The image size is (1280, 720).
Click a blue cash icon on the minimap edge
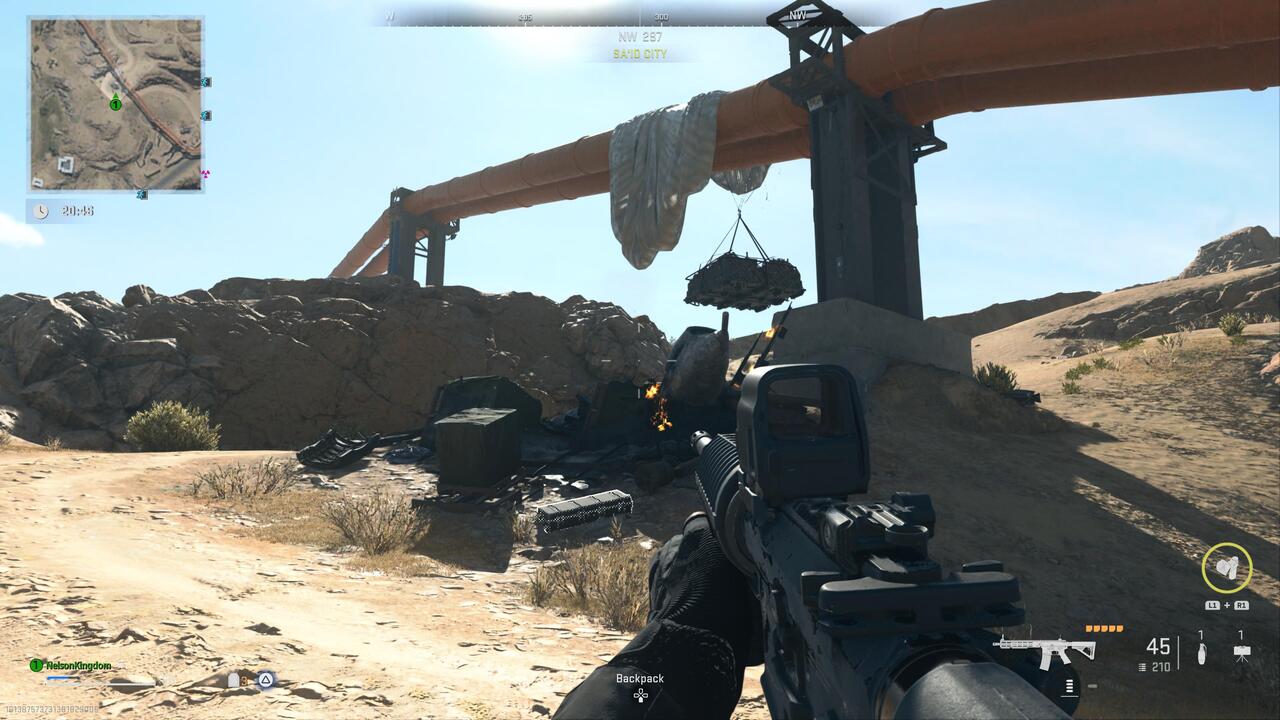[x=205, y=82]
